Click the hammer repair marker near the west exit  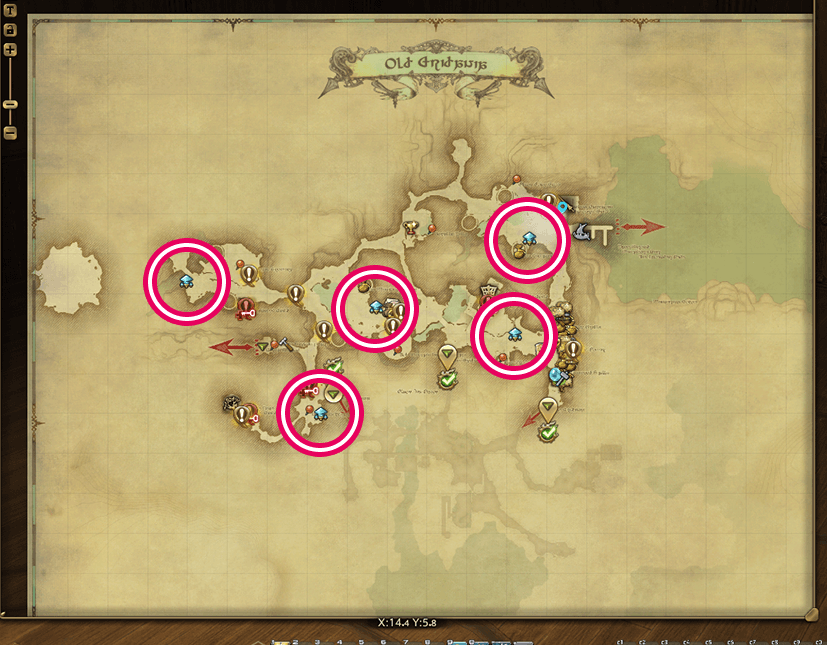[x=284, y=343]
